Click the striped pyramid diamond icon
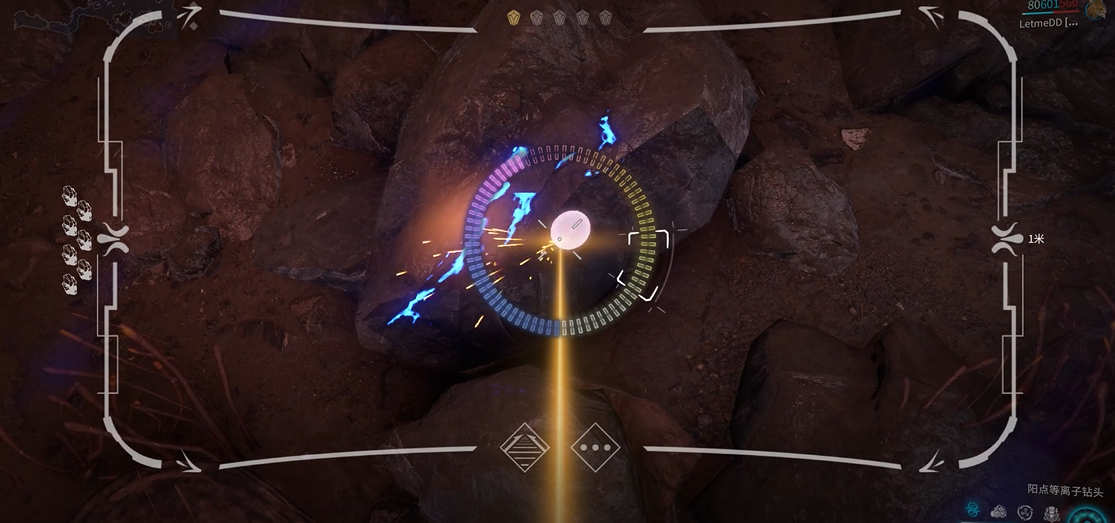The image size is (1115, 523). [525, 448]
